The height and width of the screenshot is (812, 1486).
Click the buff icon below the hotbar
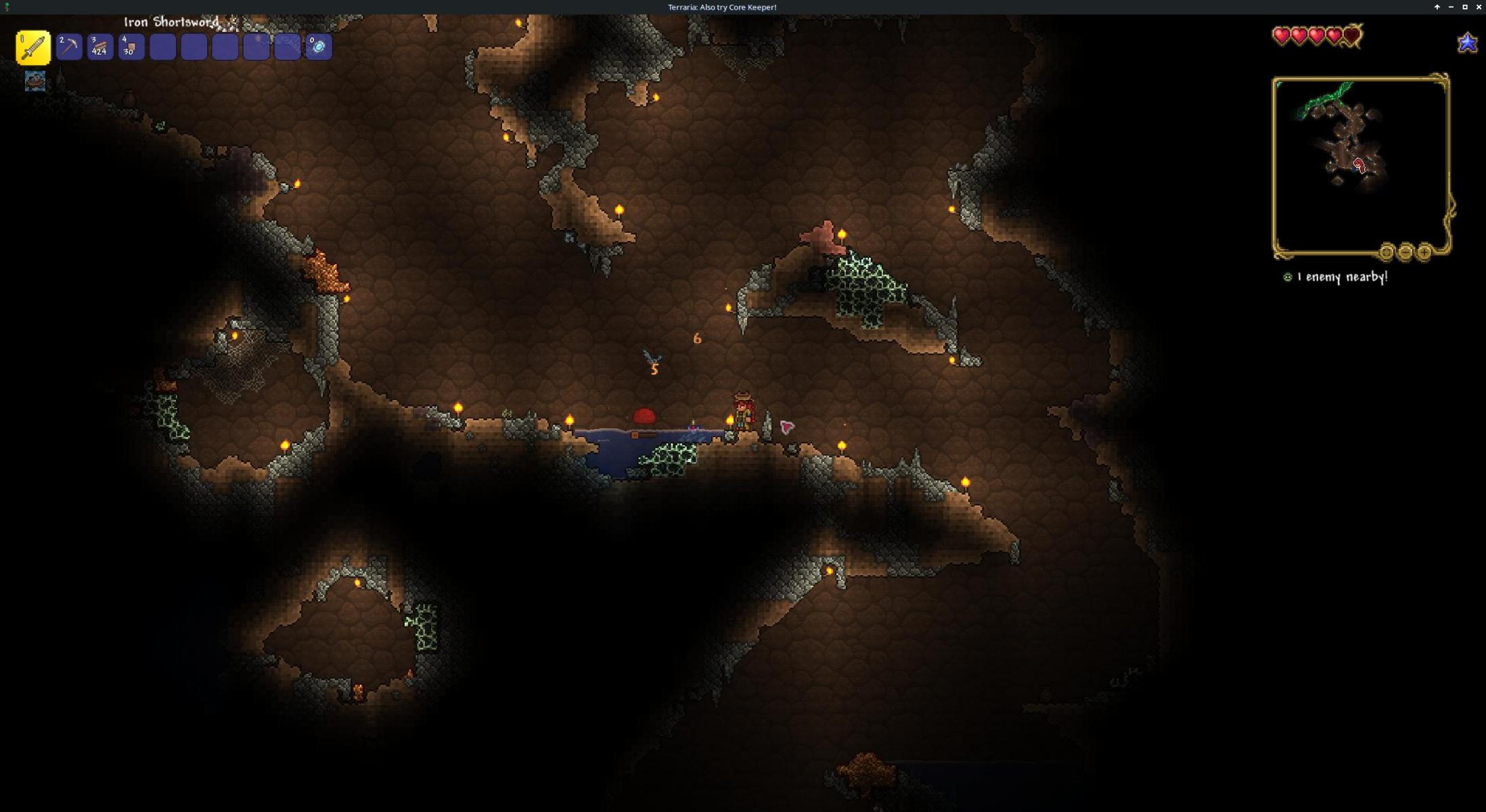click(35, 81)
